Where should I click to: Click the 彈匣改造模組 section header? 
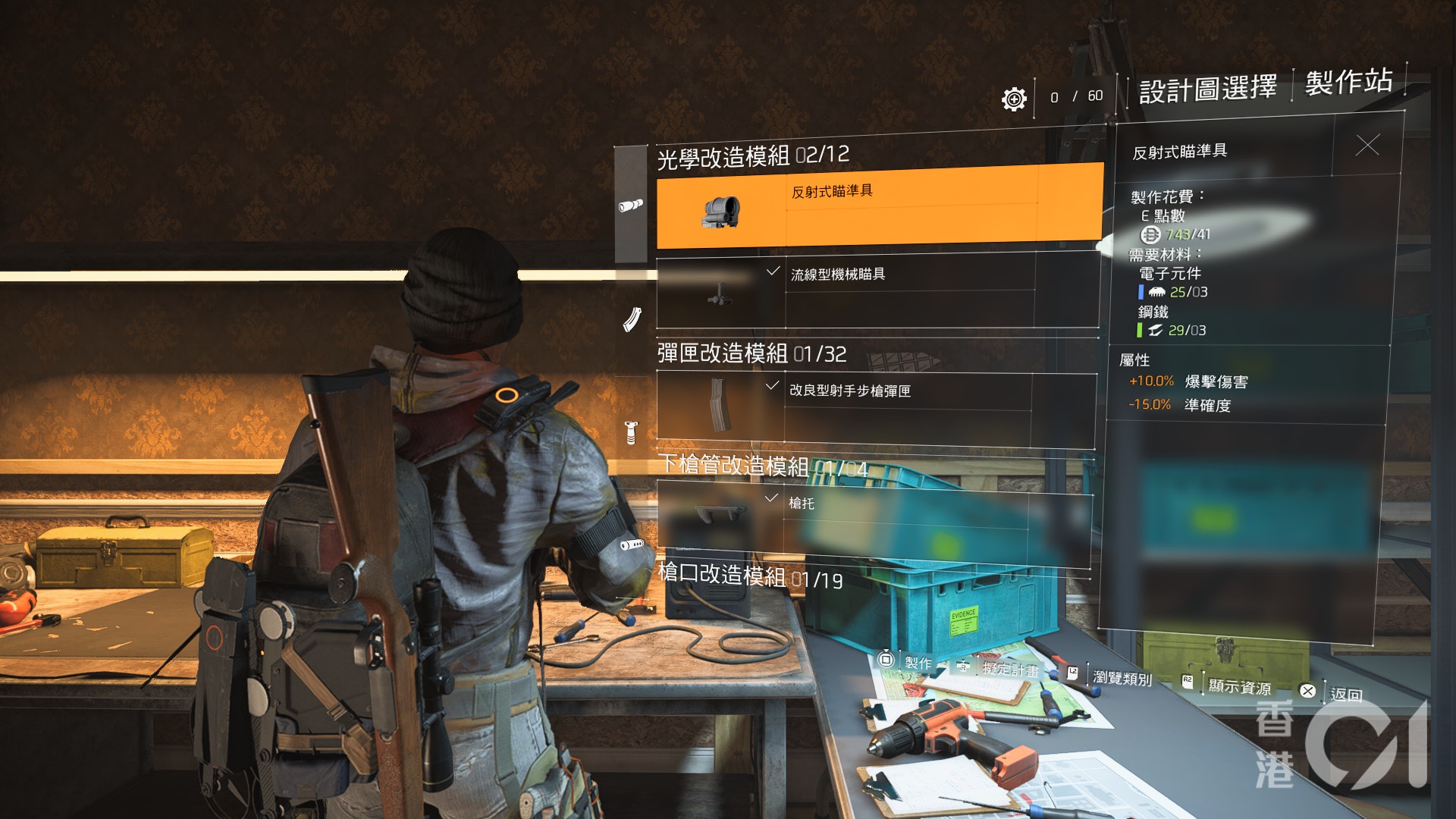751,353
